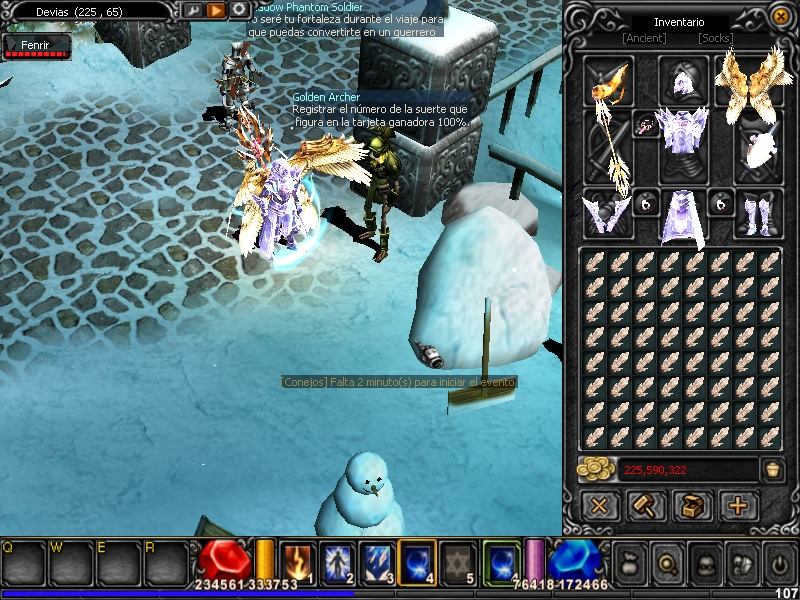800x600 pixels.
Task: Select the equipped golden wings slot
Action: pyautogui.click(x=748, y=78)
